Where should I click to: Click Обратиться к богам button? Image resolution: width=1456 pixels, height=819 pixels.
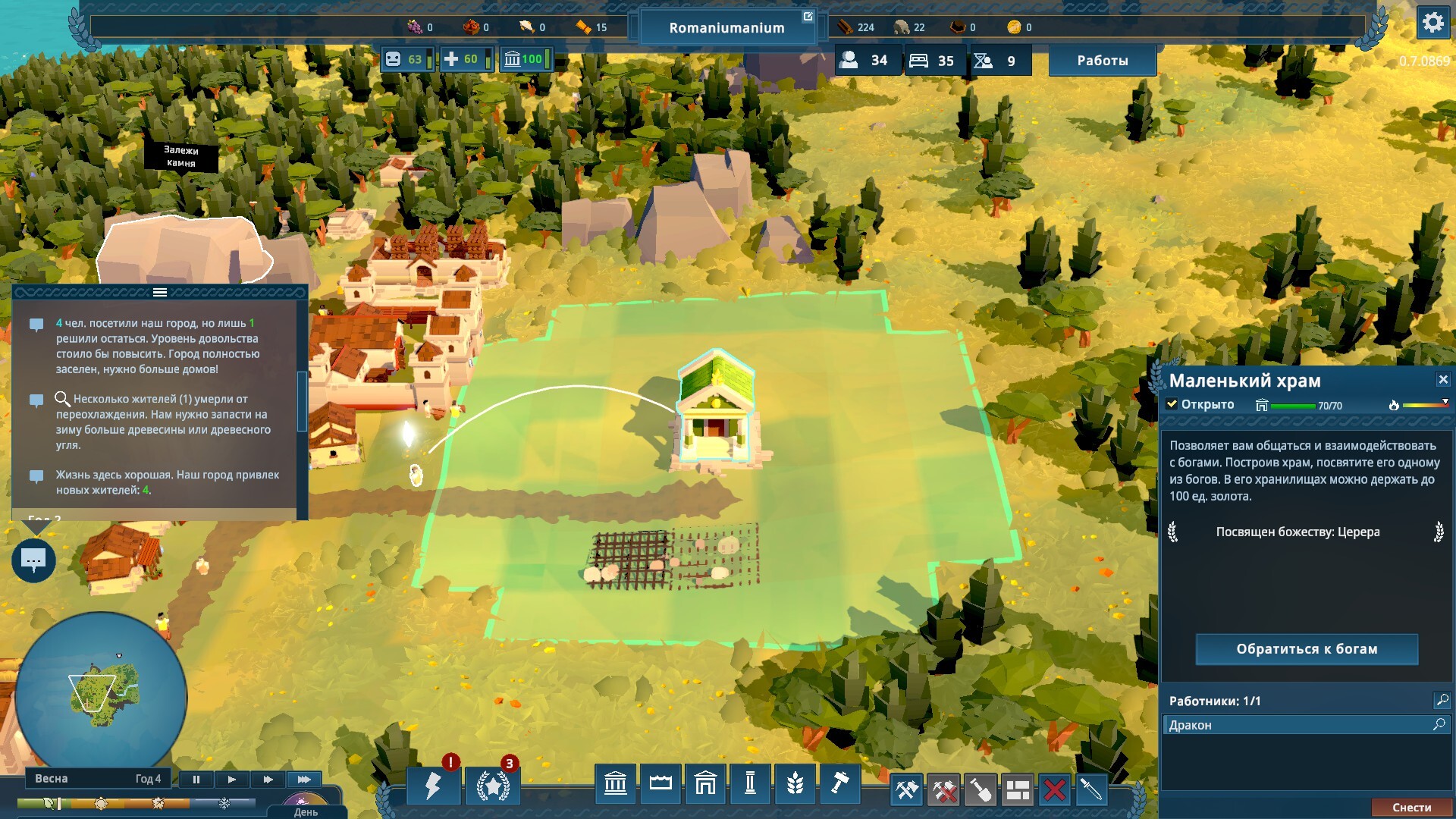click(x=1306, y=649)
